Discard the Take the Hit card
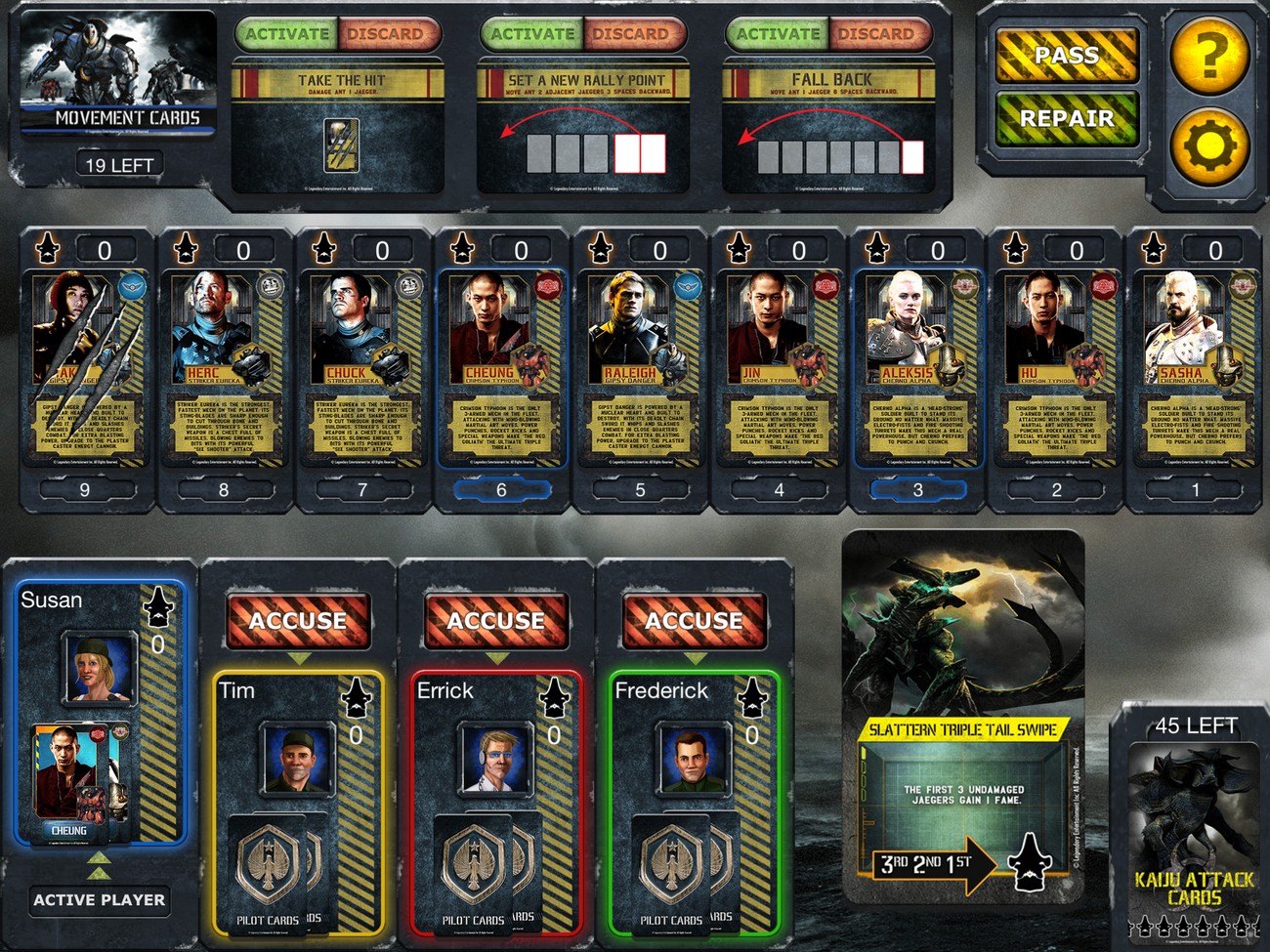The width and height of the screenshot is (1270, 952). pos(386,34)
